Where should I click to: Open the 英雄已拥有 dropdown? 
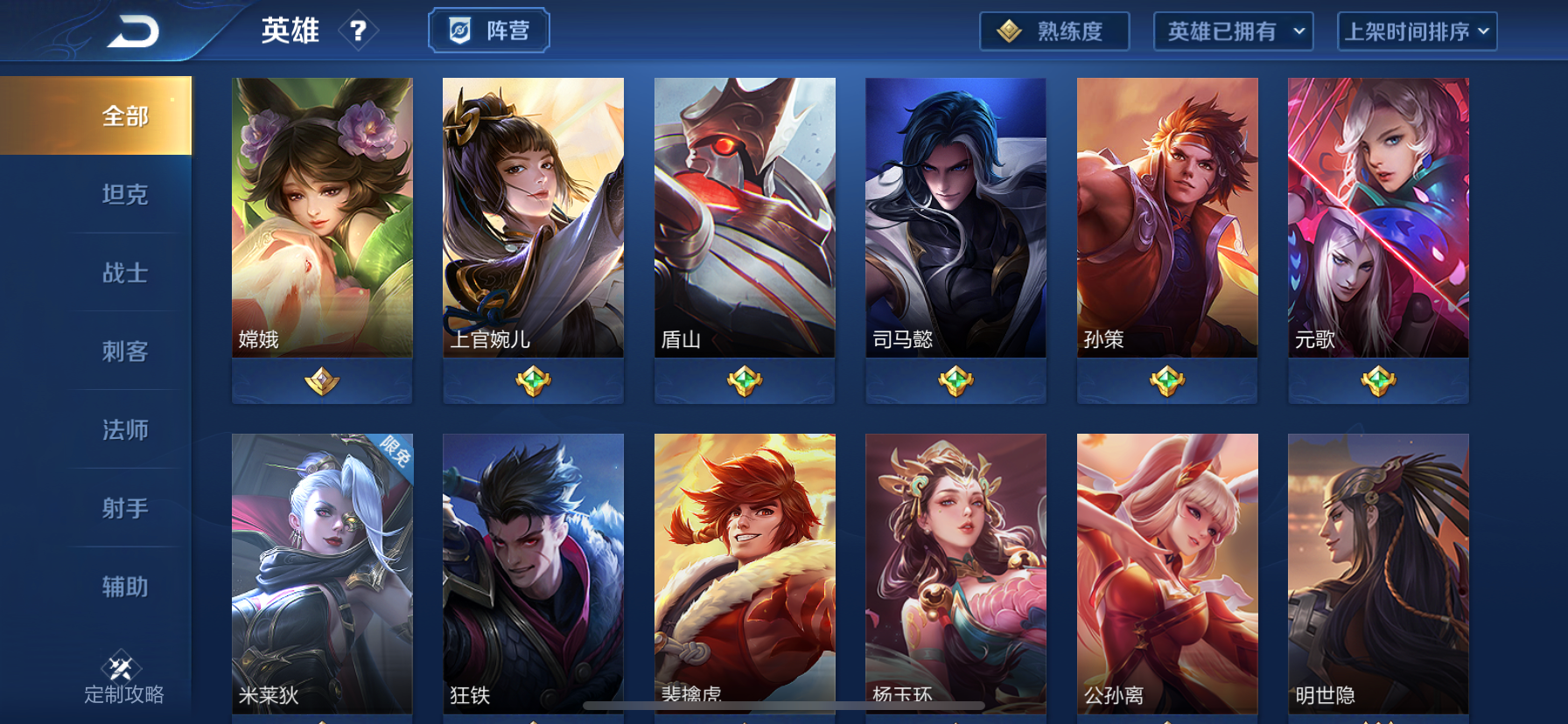point(1234,31)
